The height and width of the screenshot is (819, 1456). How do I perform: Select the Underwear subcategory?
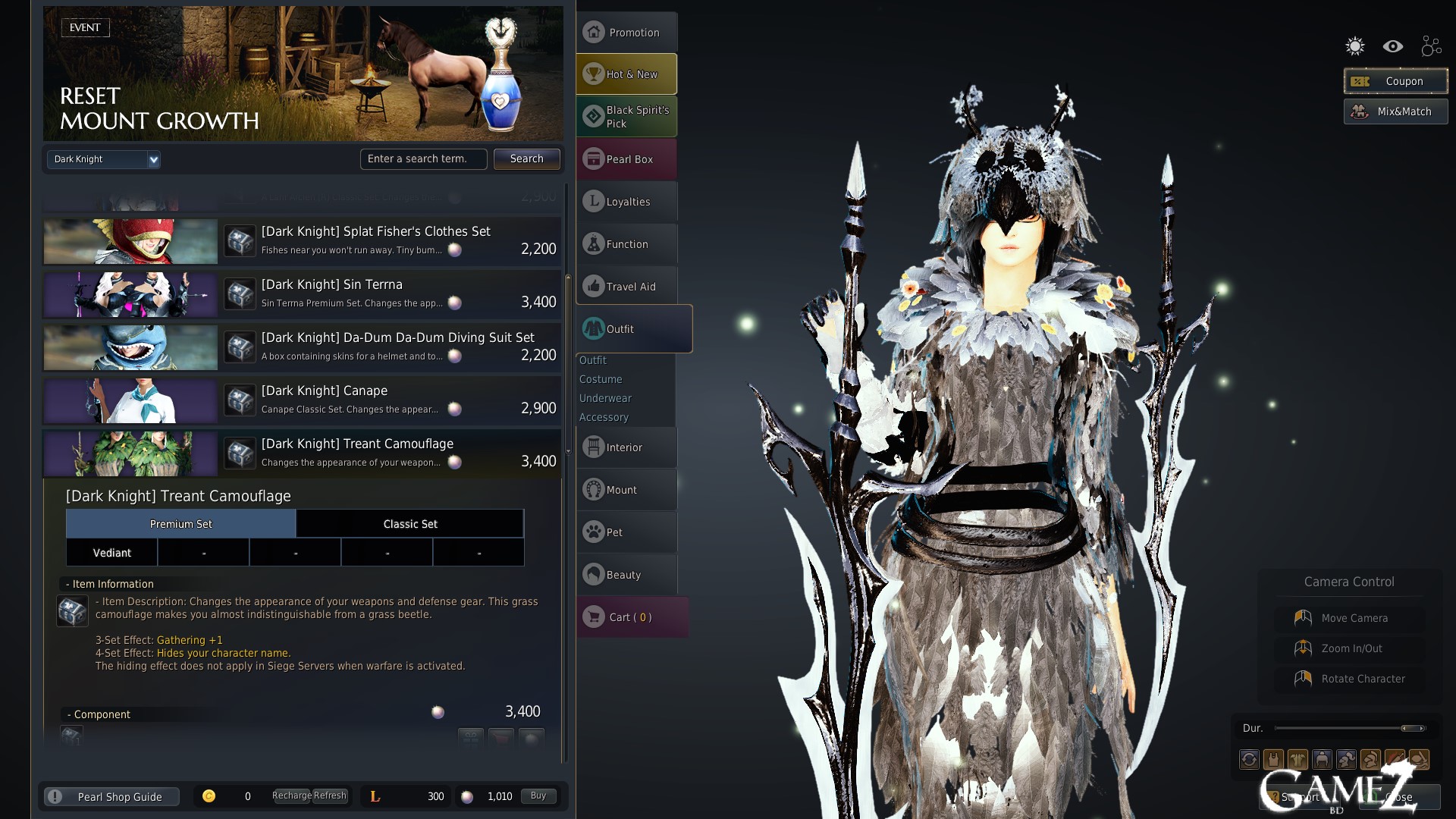click(x=605, y=398)
